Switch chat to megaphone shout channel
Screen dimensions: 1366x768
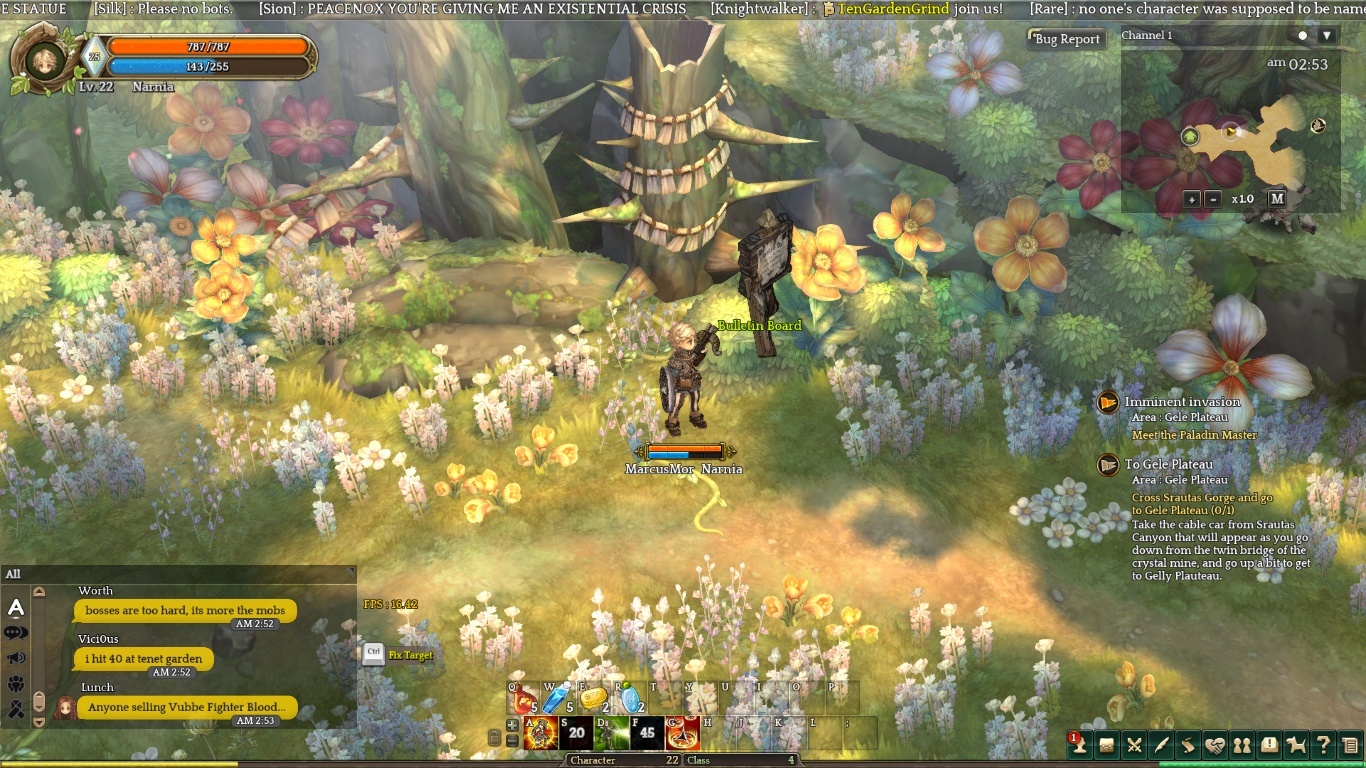(16, 658)
